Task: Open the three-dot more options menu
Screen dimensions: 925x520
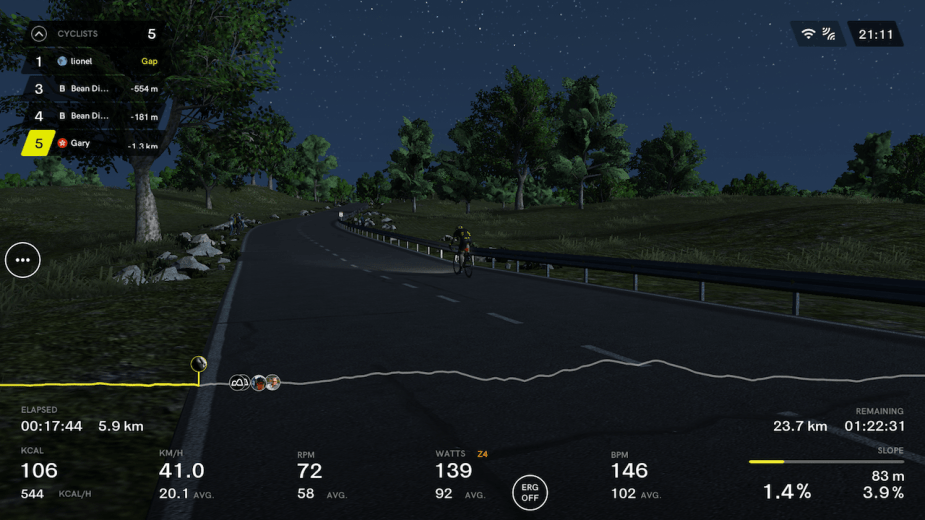Action: pos(23,260)
